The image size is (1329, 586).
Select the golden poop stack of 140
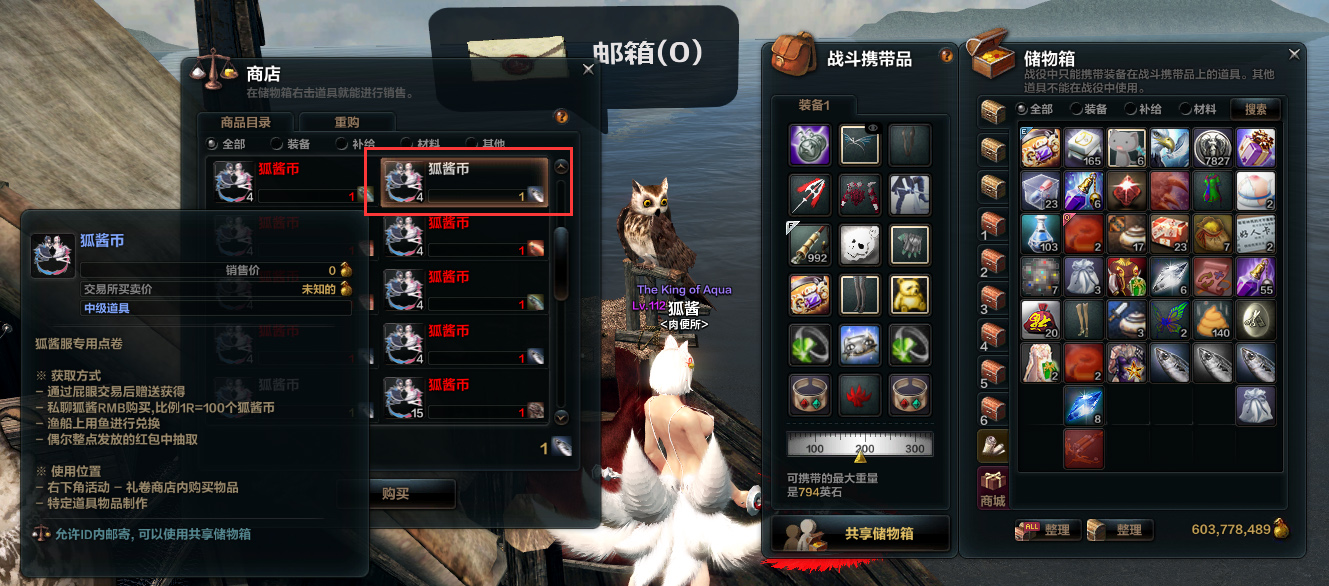pyautogui.click(x=1213, y=318)
